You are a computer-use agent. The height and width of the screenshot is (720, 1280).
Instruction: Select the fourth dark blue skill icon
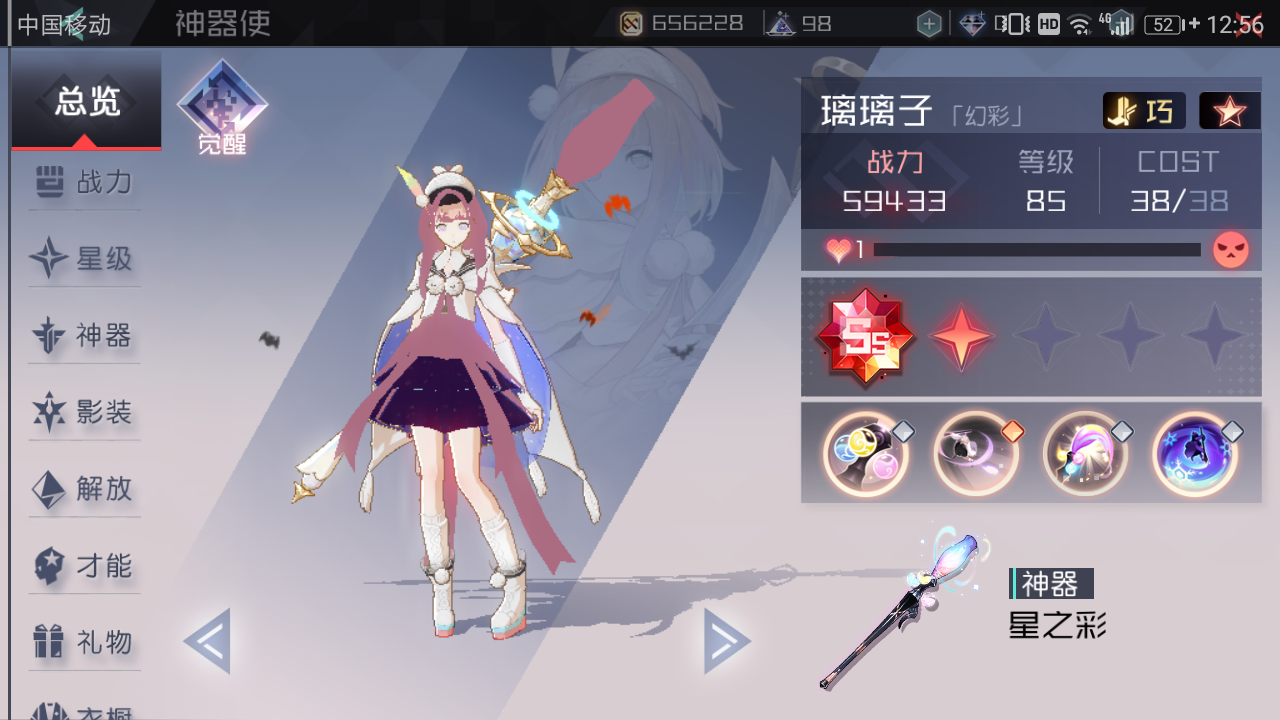1196,454
